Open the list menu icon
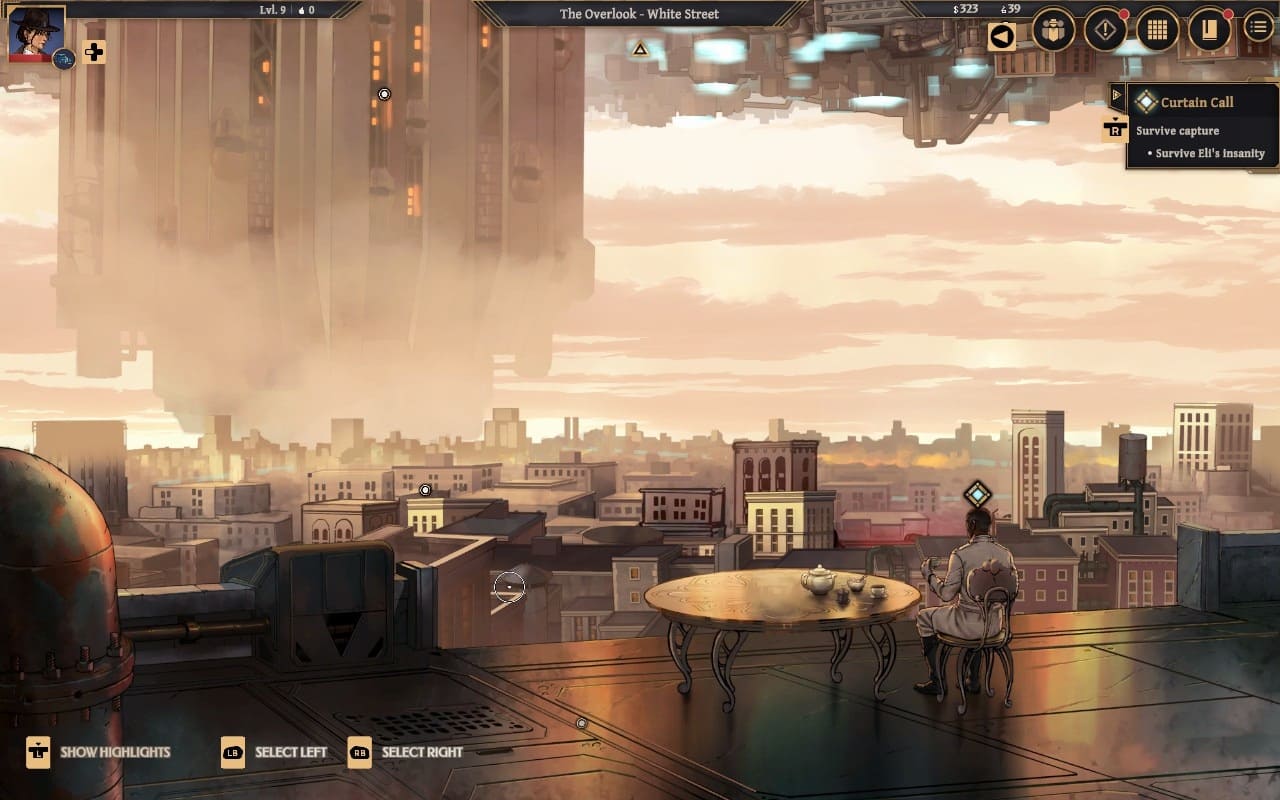The height and width of the screenshot is (800, 1280). coord(1258,27)
